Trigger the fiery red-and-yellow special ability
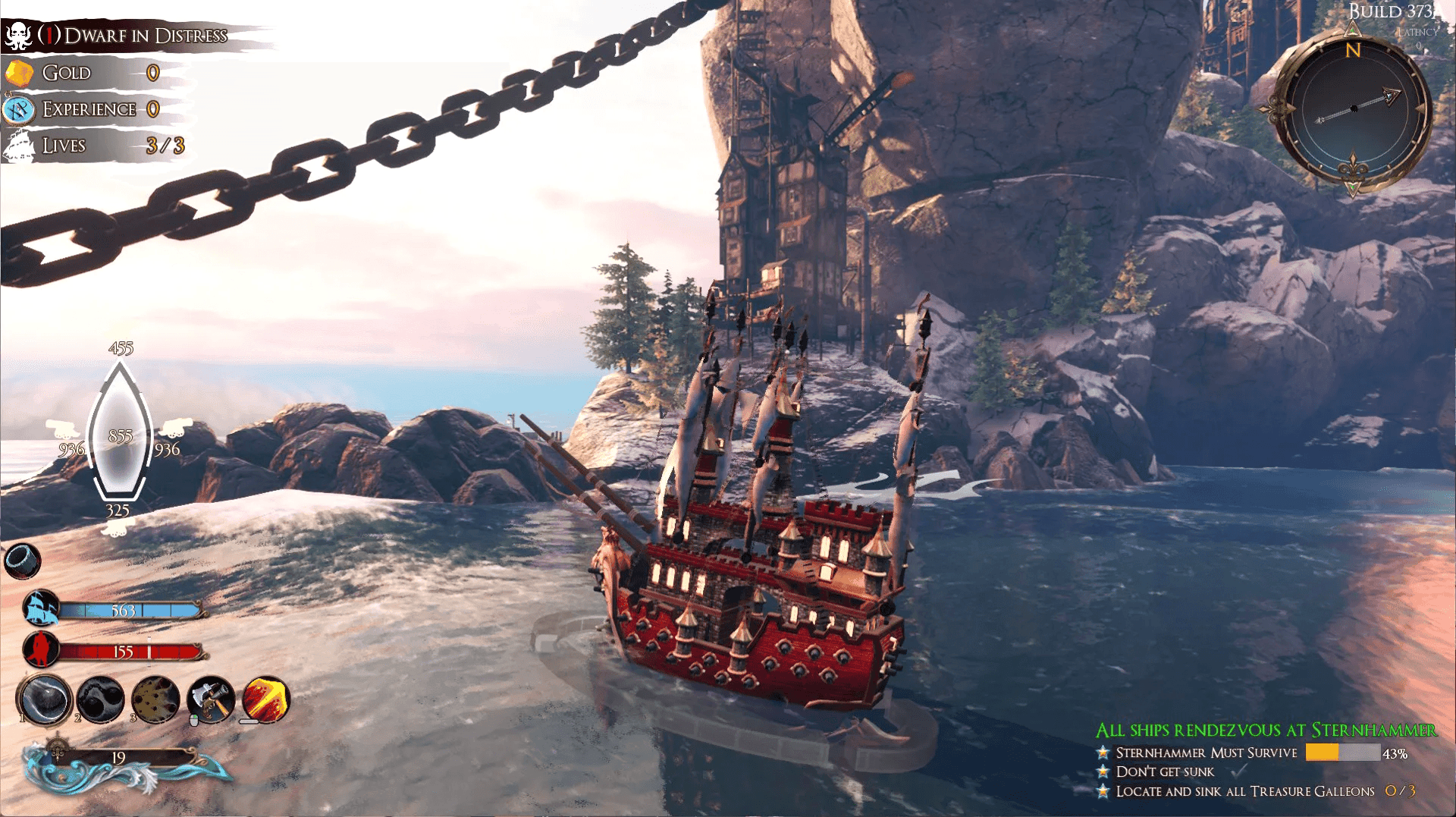 click(x=265, y=699)
